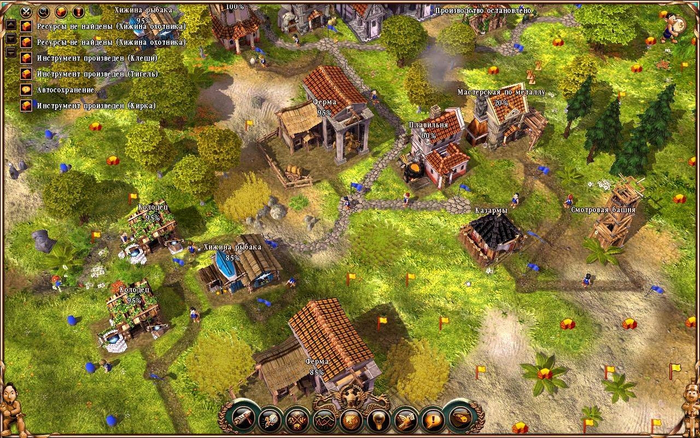Open the wavy line graph icon
700x438 pixels.
coord(324,419)
